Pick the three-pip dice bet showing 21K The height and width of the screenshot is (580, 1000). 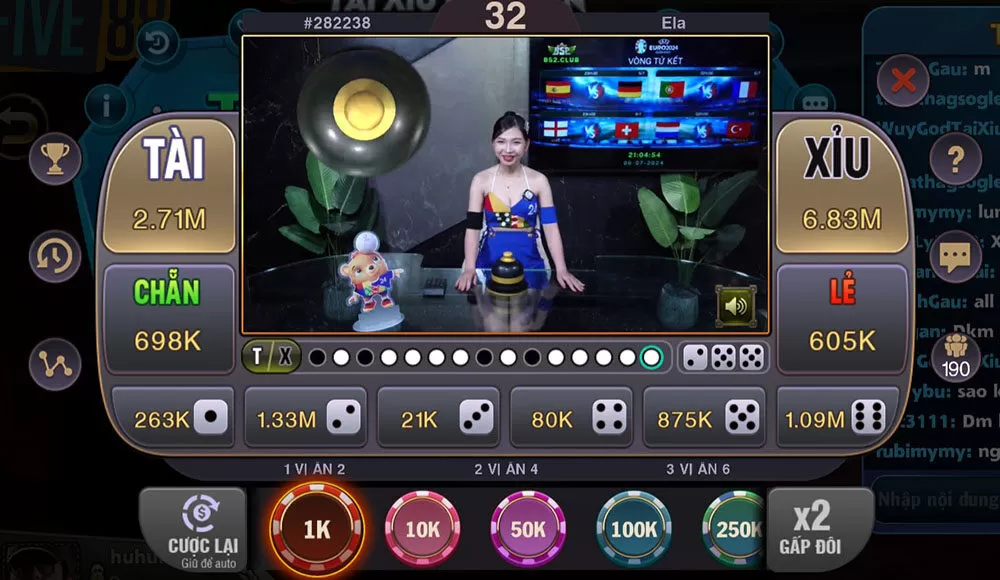coord(438,418)
